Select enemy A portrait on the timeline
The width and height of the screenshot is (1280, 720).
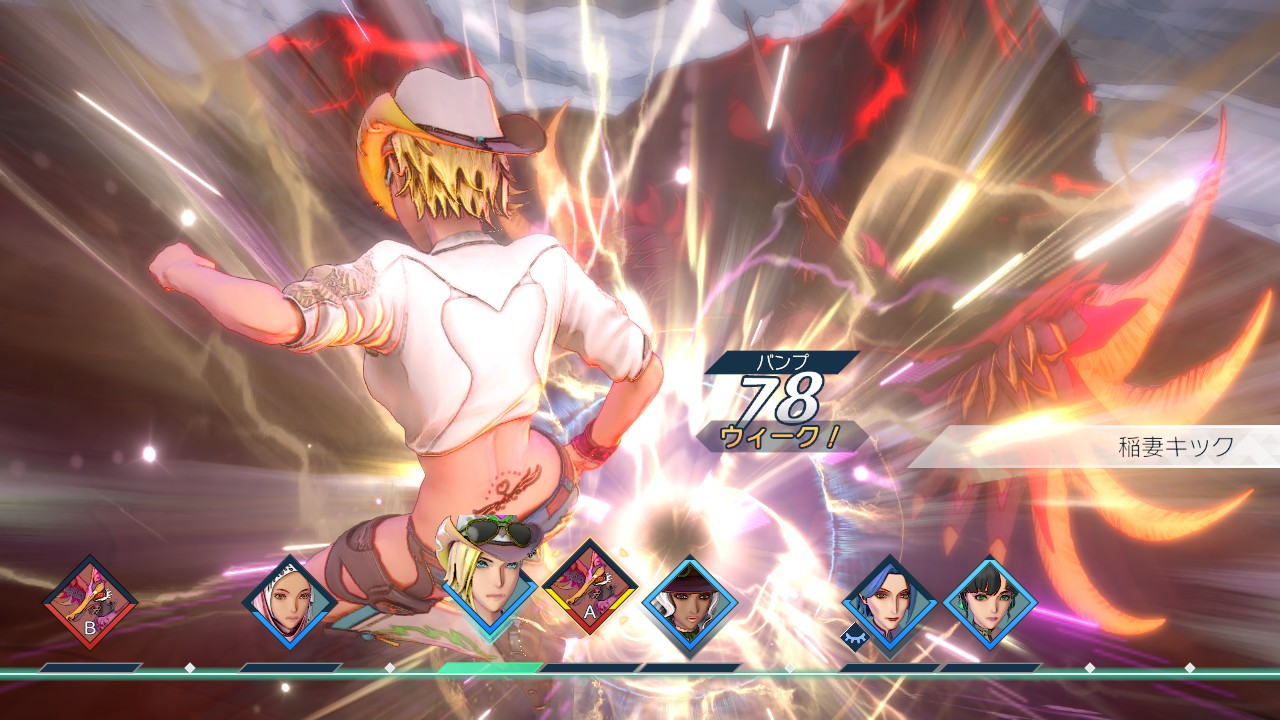click(x=590, y=587)
